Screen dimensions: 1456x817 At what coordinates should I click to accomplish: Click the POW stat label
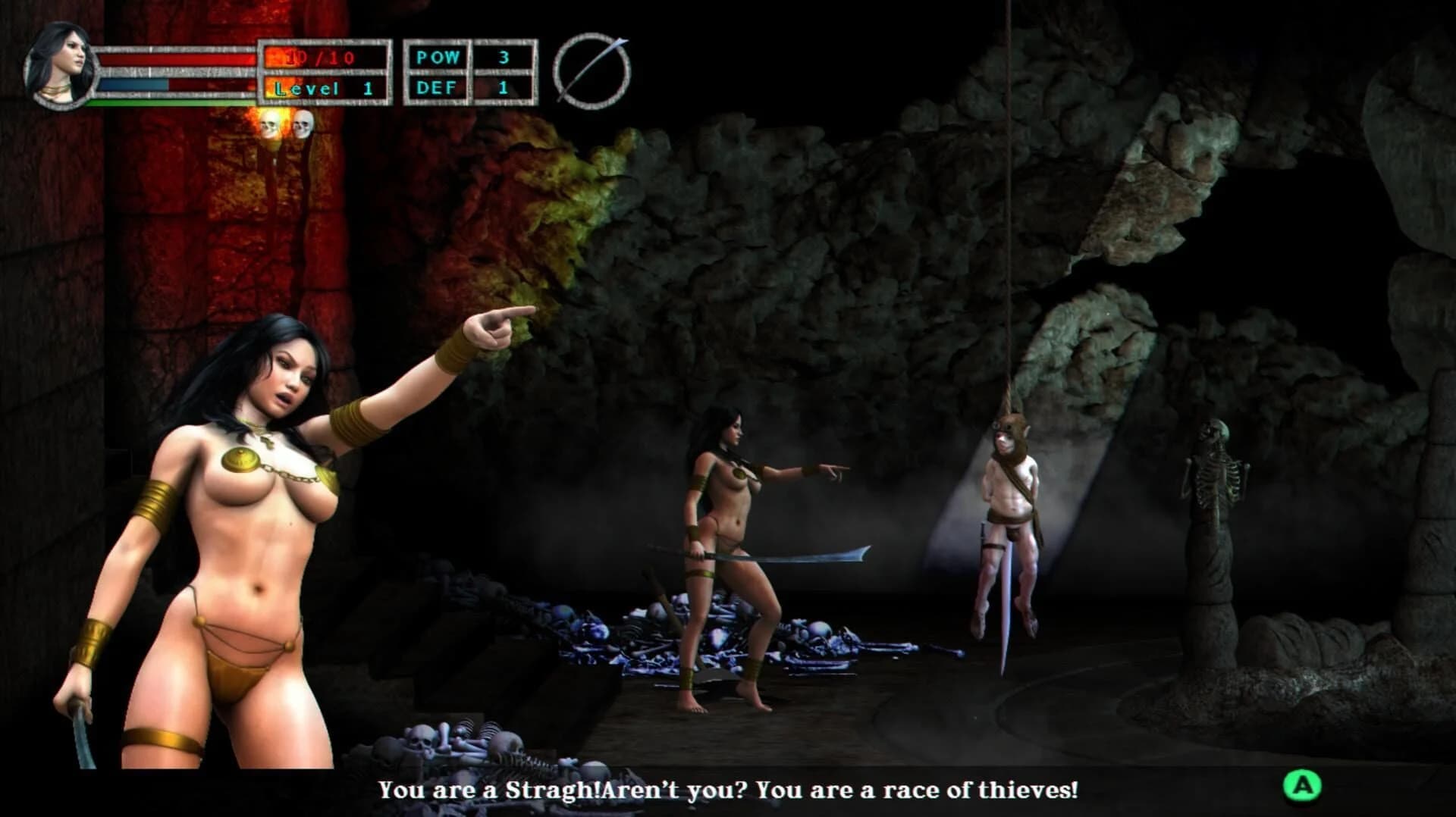438,55
